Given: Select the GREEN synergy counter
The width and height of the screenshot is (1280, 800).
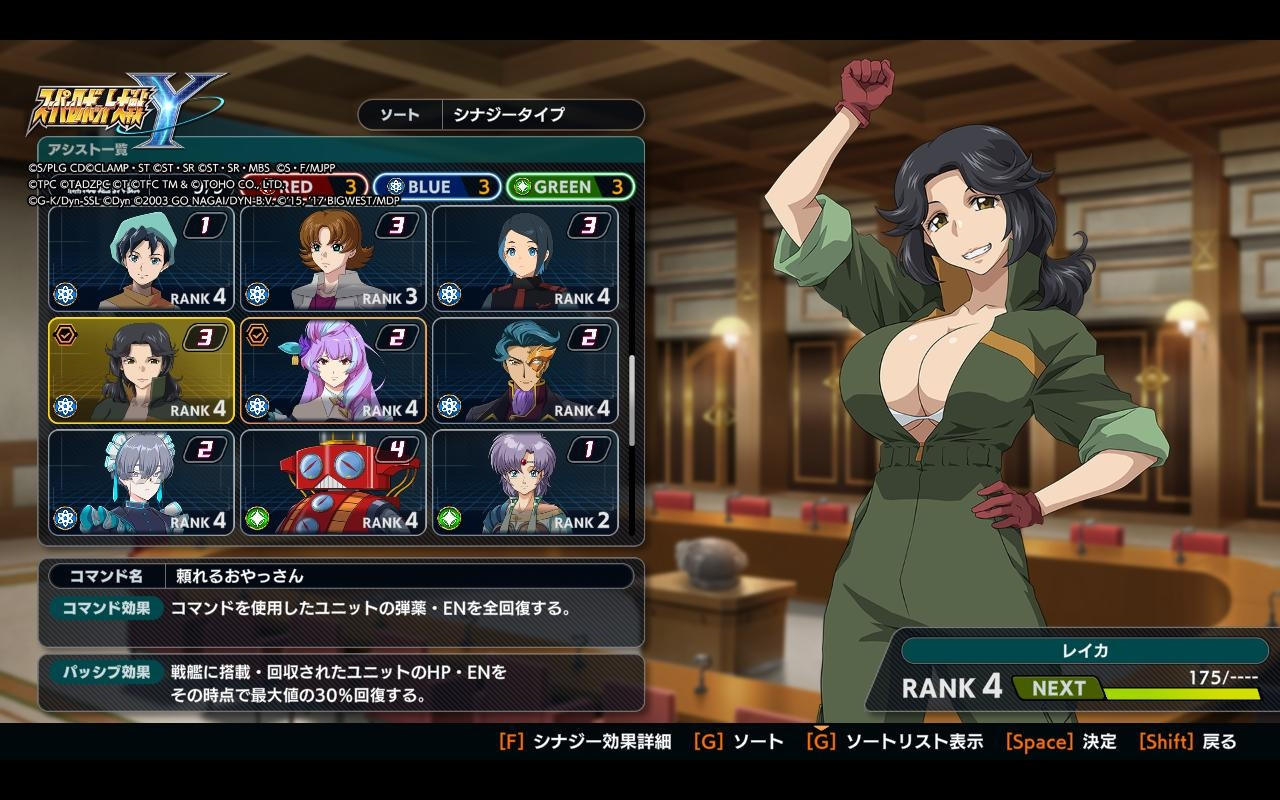Looking at the screenshot, I should [x=570, y=187].
